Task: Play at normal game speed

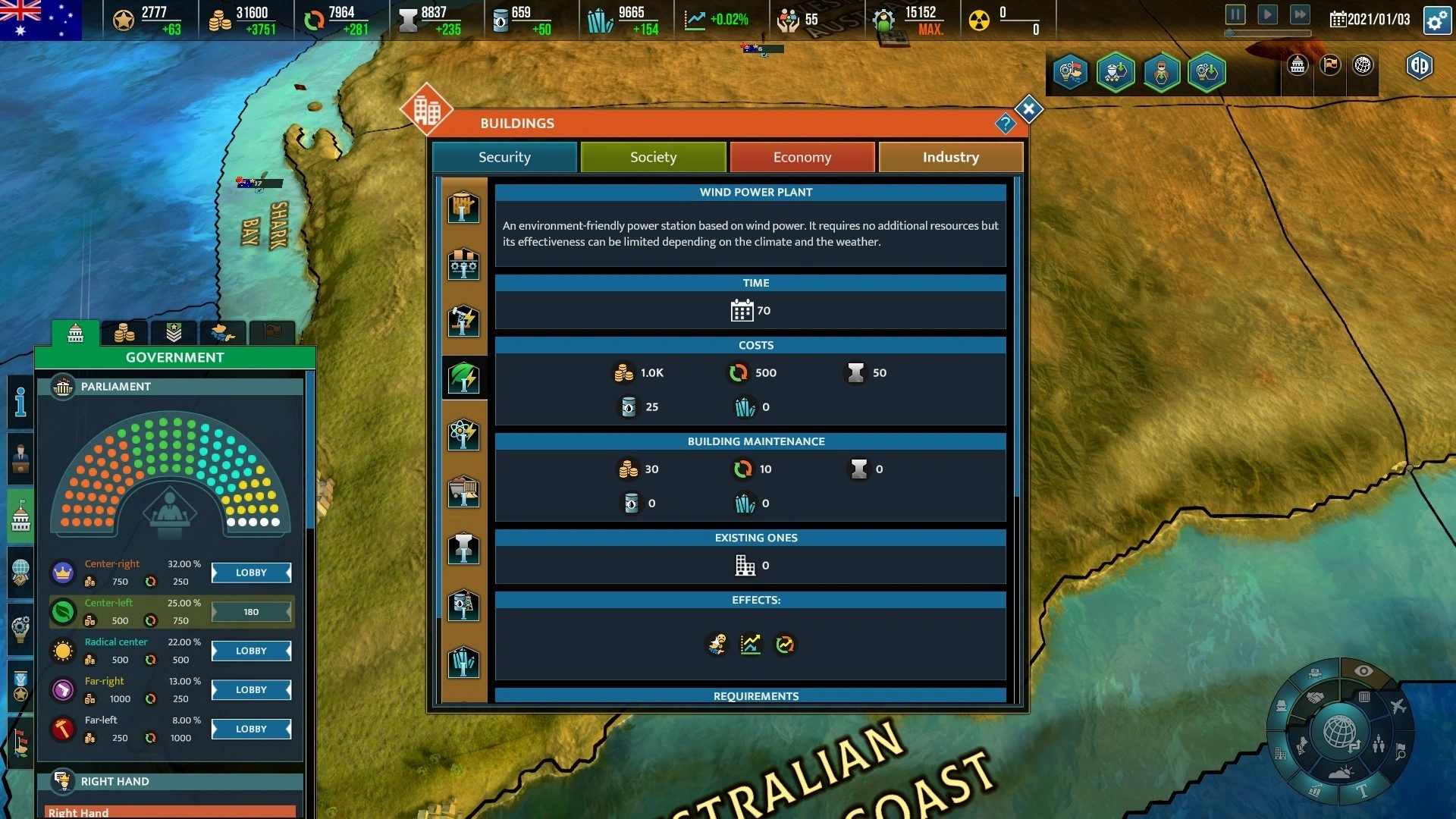Action: 1267,14
